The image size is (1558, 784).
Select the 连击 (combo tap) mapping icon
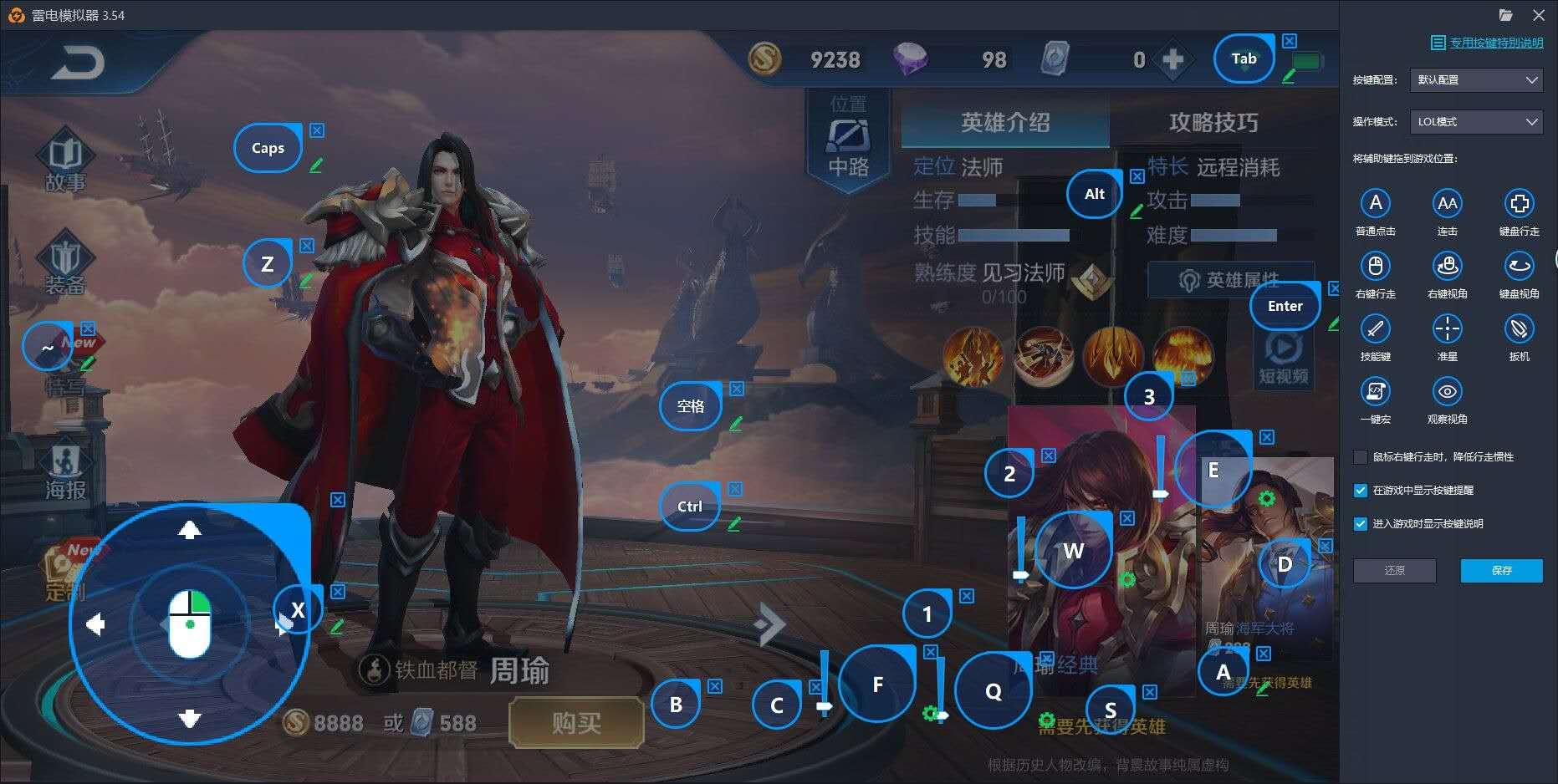[1448, 203]
